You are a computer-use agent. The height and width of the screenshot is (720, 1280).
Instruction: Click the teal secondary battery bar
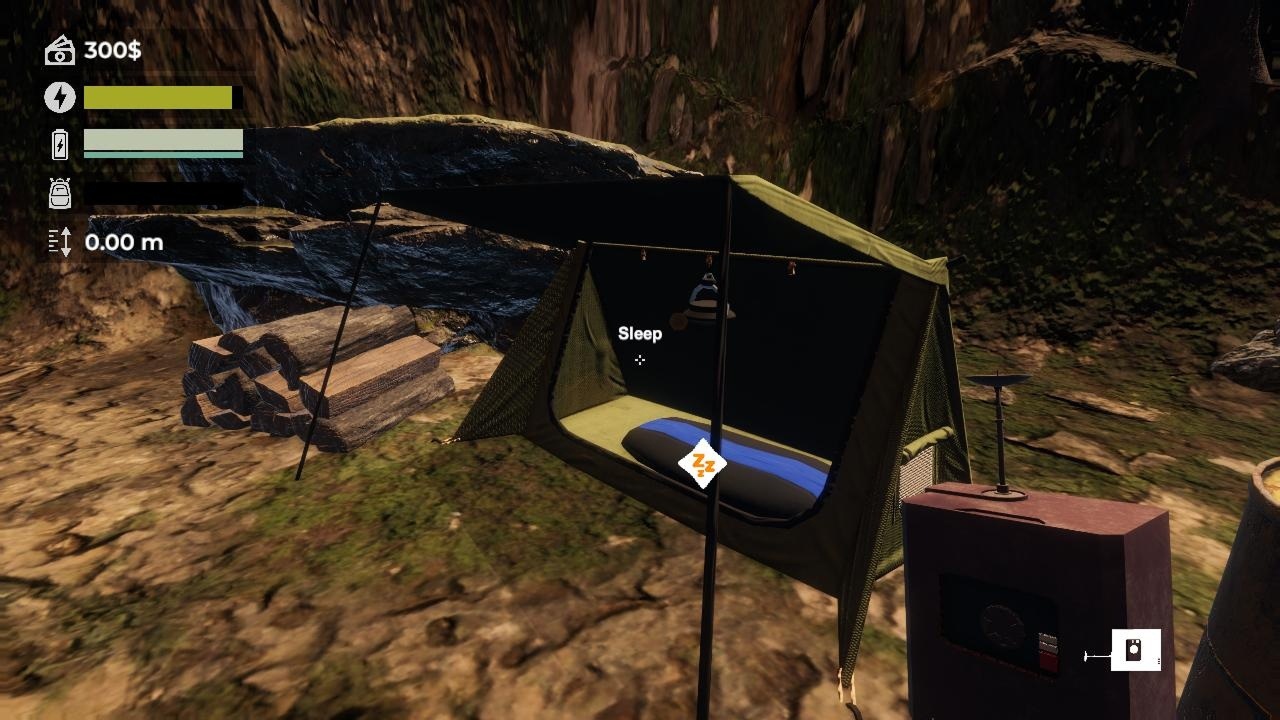[x=163, y=156]
